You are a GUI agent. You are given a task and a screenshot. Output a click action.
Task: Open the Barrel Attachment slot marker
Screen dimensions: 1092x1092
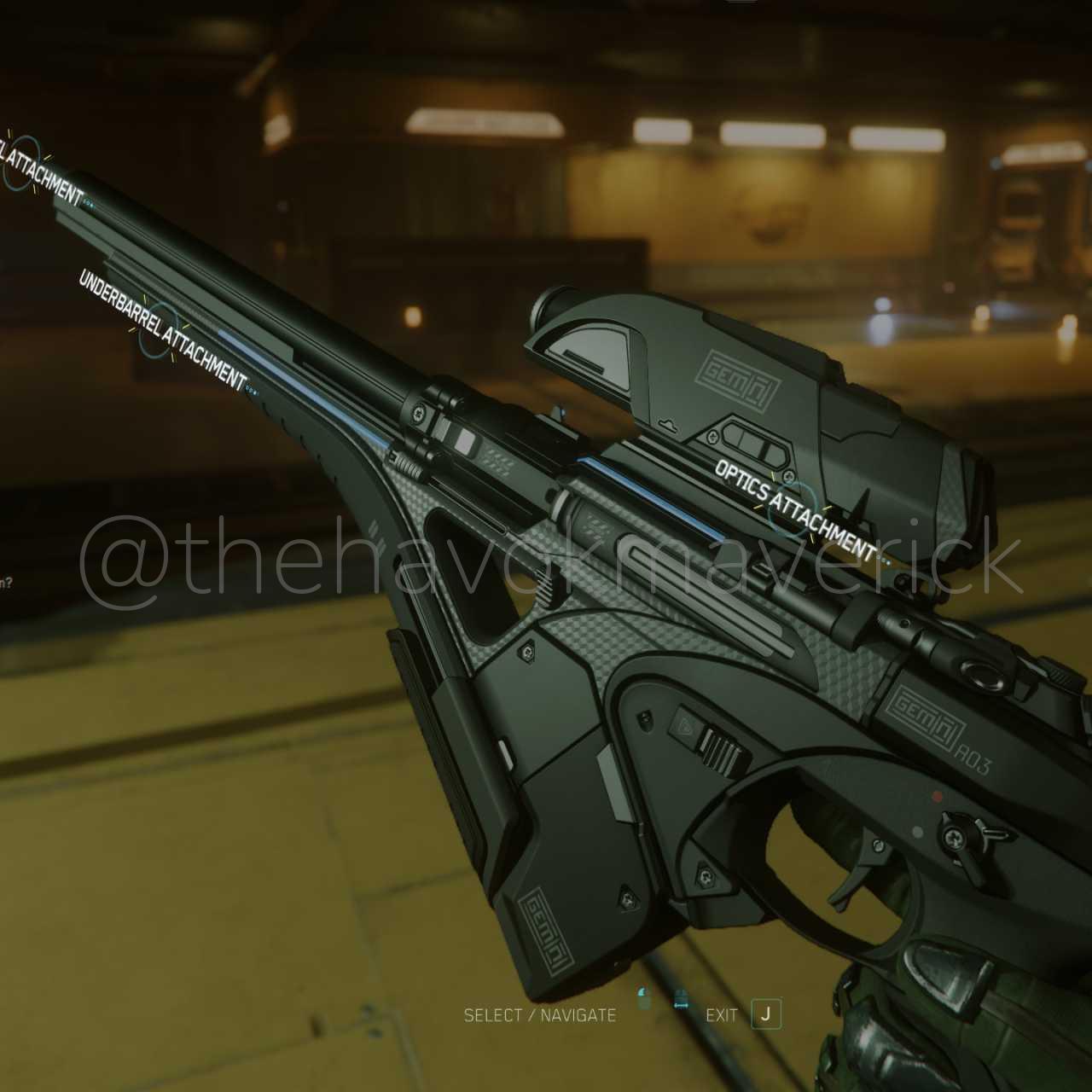pyautogui.click(x=21, y=162)
